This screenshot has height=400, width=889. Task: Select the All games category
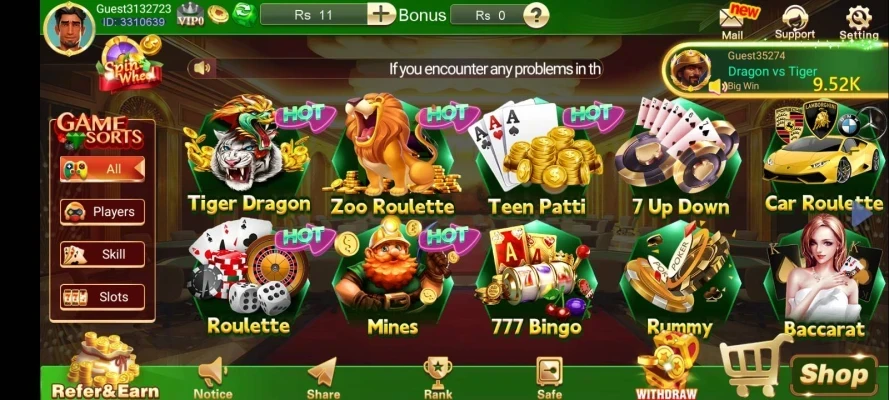(x=102, y=169)
